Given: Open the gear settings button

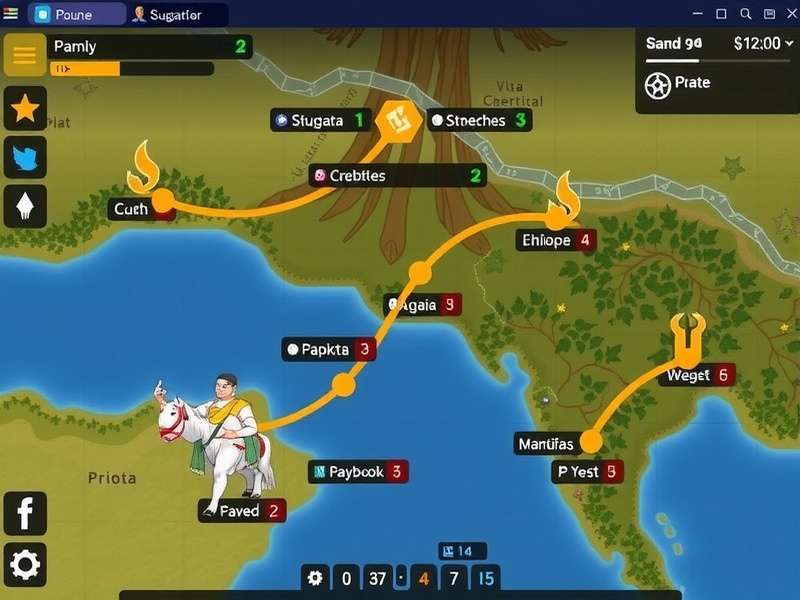Looking at the screenshot, I should pyautogui.click(x=25, y=565).
